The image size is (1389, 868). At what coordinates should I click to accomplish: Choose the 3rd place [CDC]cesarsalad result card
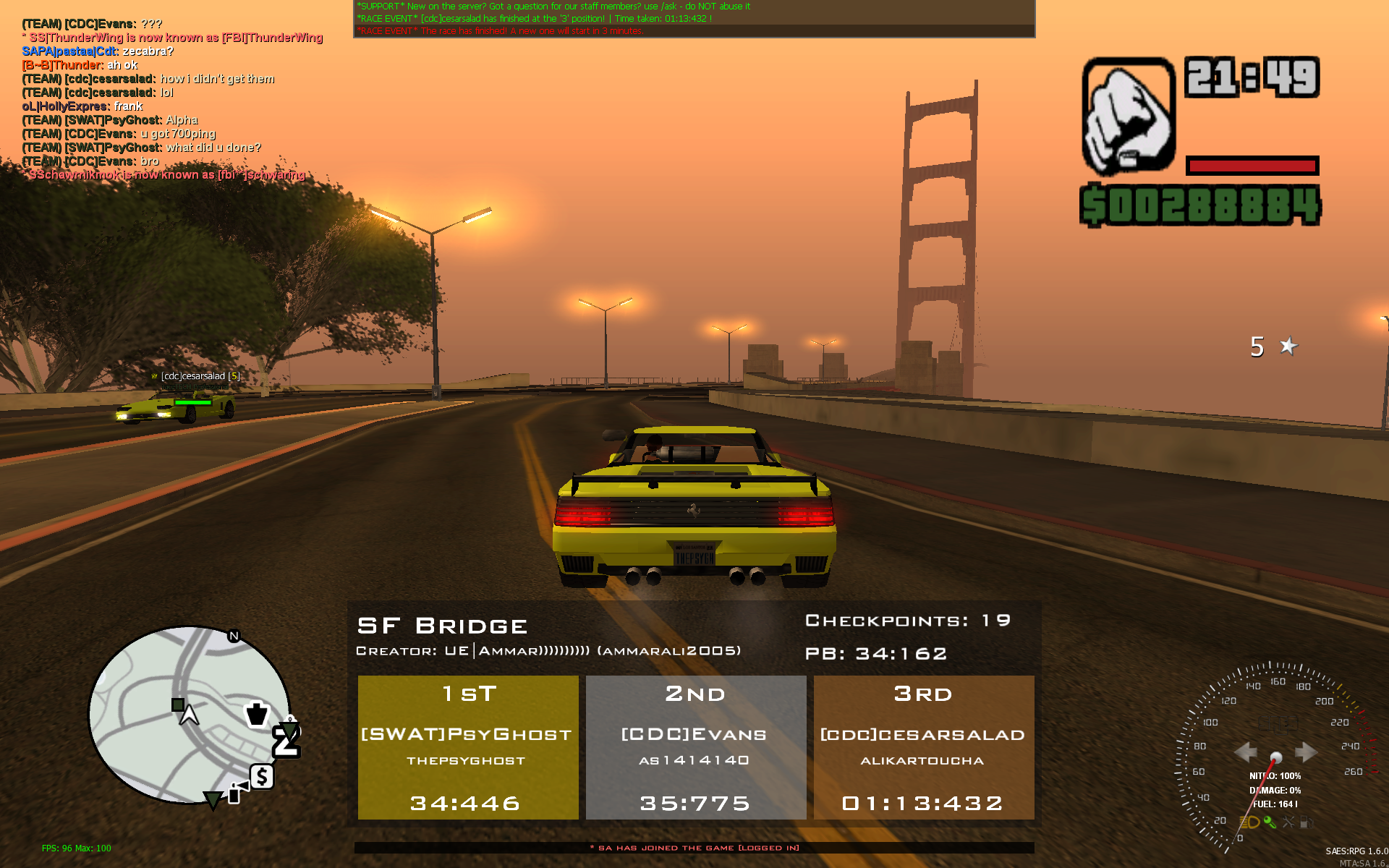point(923,746)
